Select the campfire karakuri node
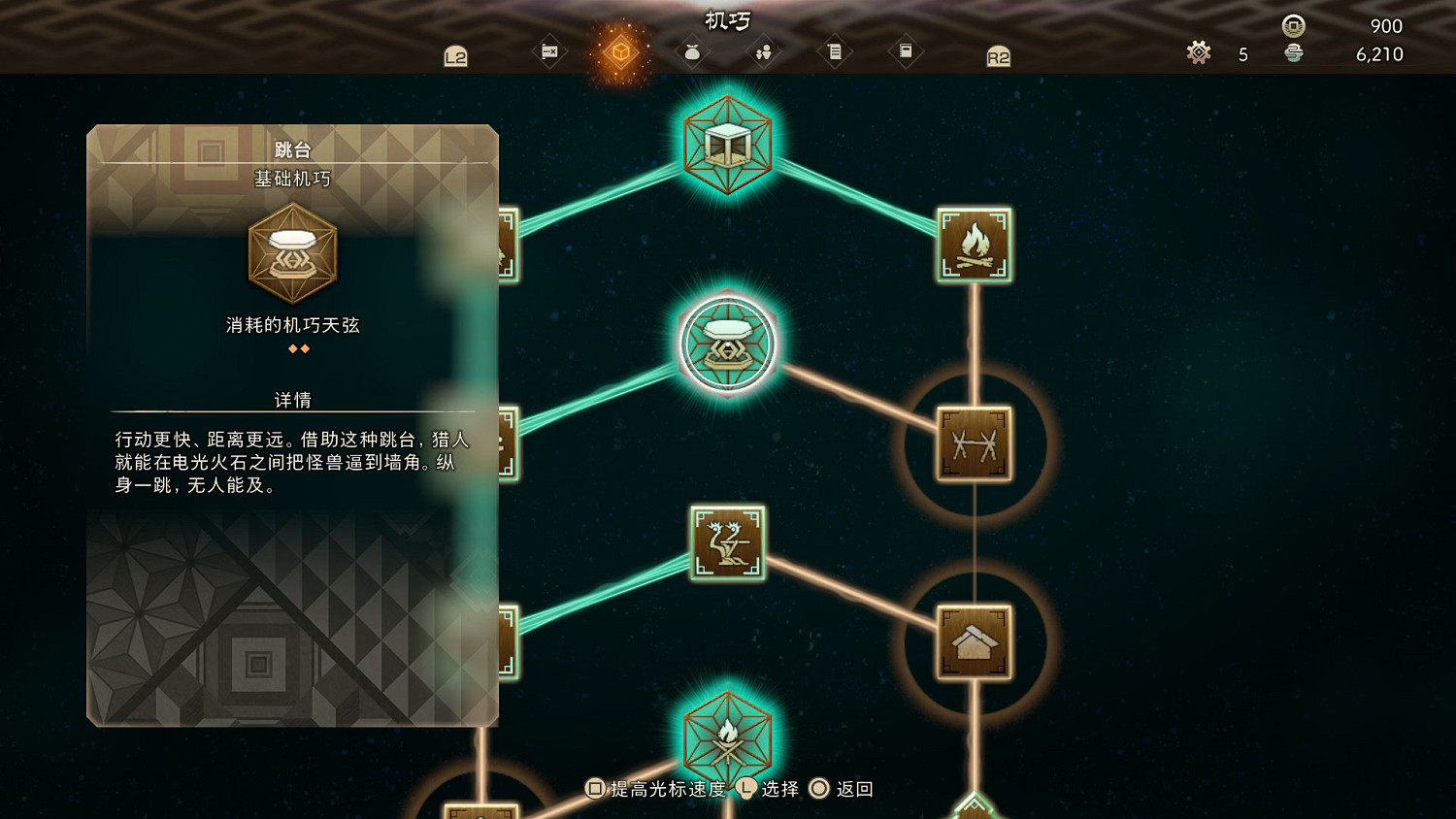Image resolution: width=1456 pixels, height=819 pixels. (975, 245)
